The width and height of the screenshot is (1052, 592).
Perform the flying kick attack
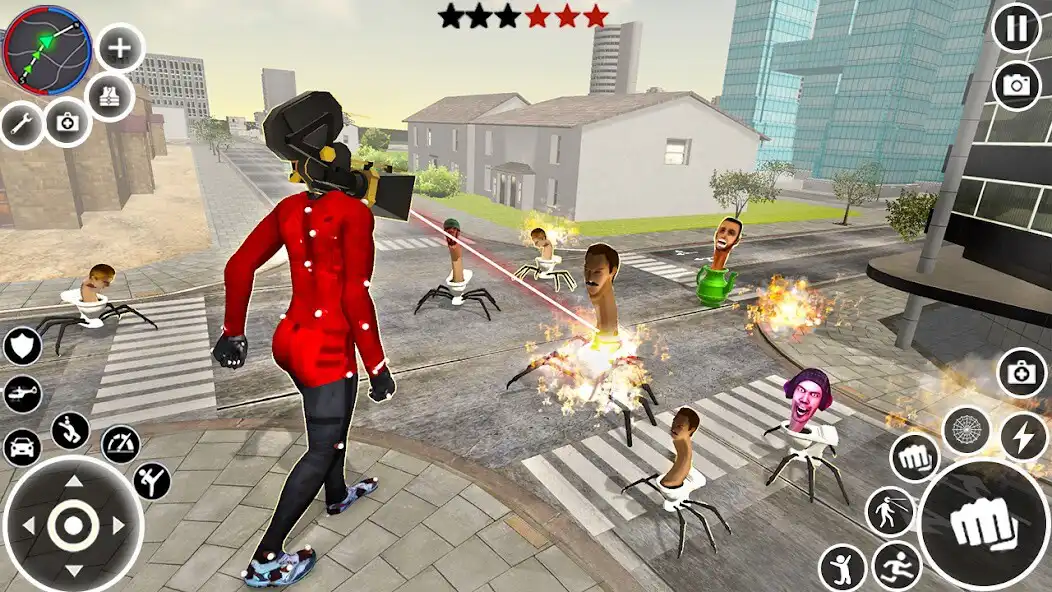[x=152, y=480]
